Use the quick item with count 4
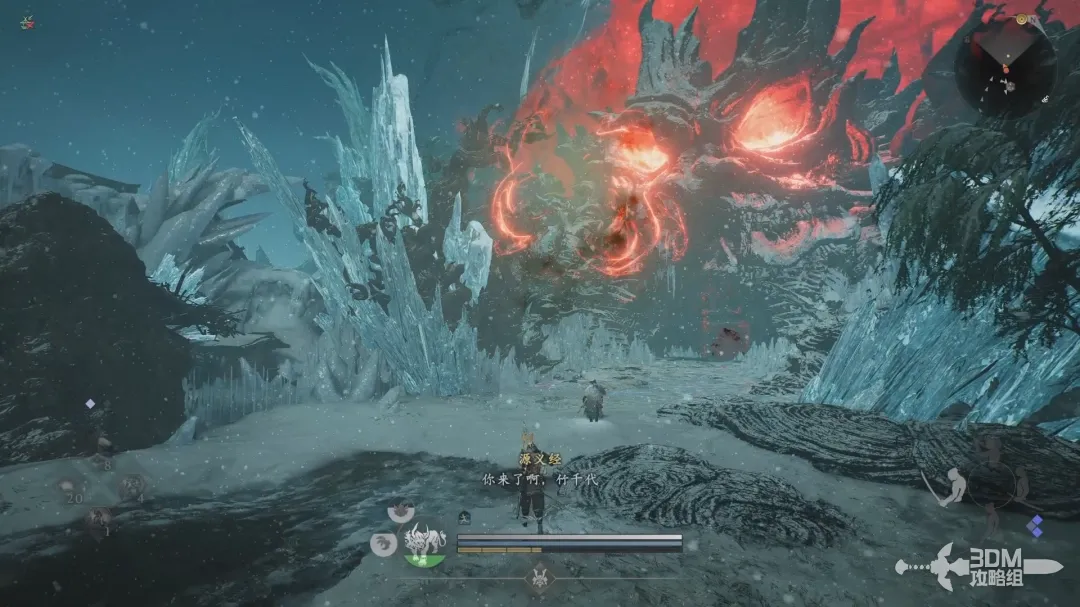1080x607 pixels. 131,487
